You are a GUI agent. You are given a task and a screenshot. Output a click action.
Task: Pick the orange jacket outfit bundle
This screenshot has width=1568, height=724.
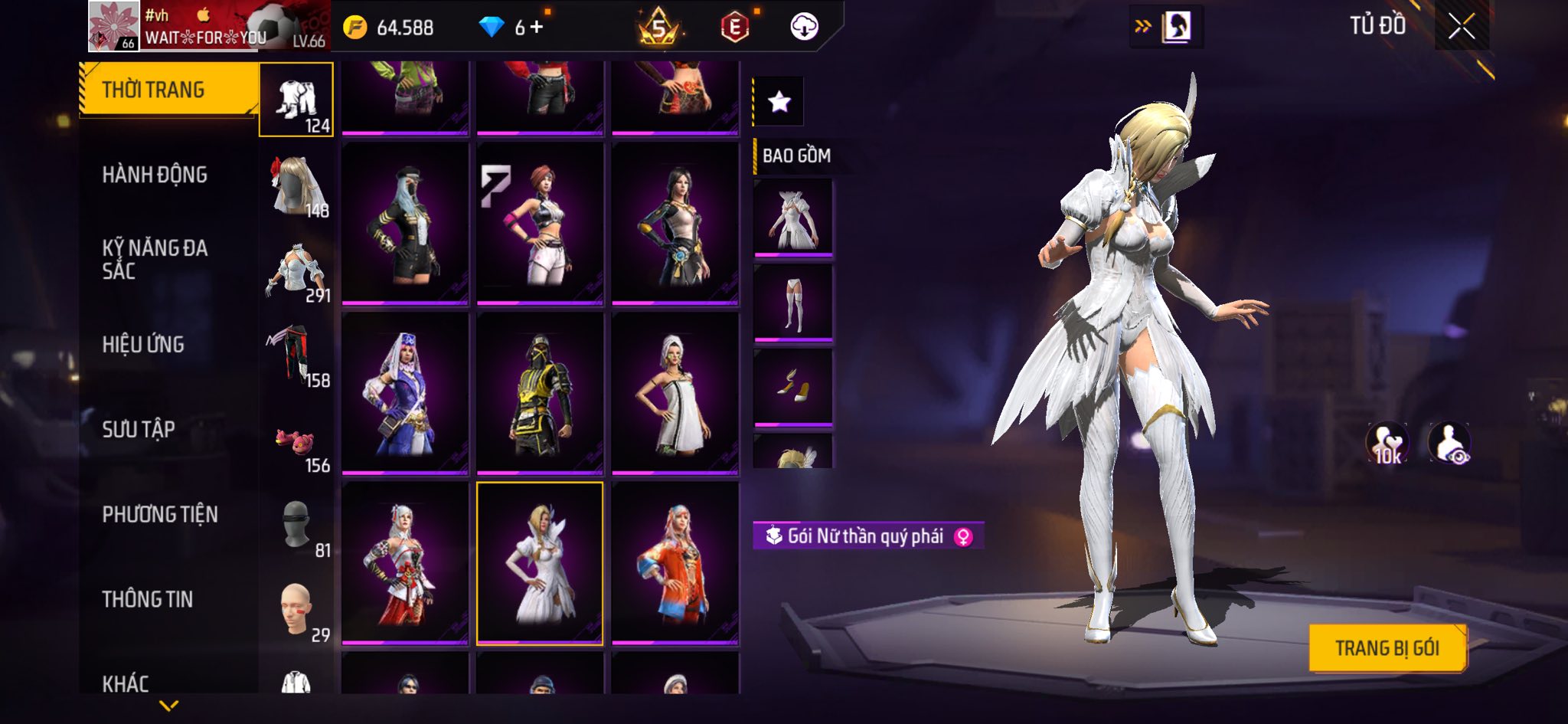tap(675, 563)
